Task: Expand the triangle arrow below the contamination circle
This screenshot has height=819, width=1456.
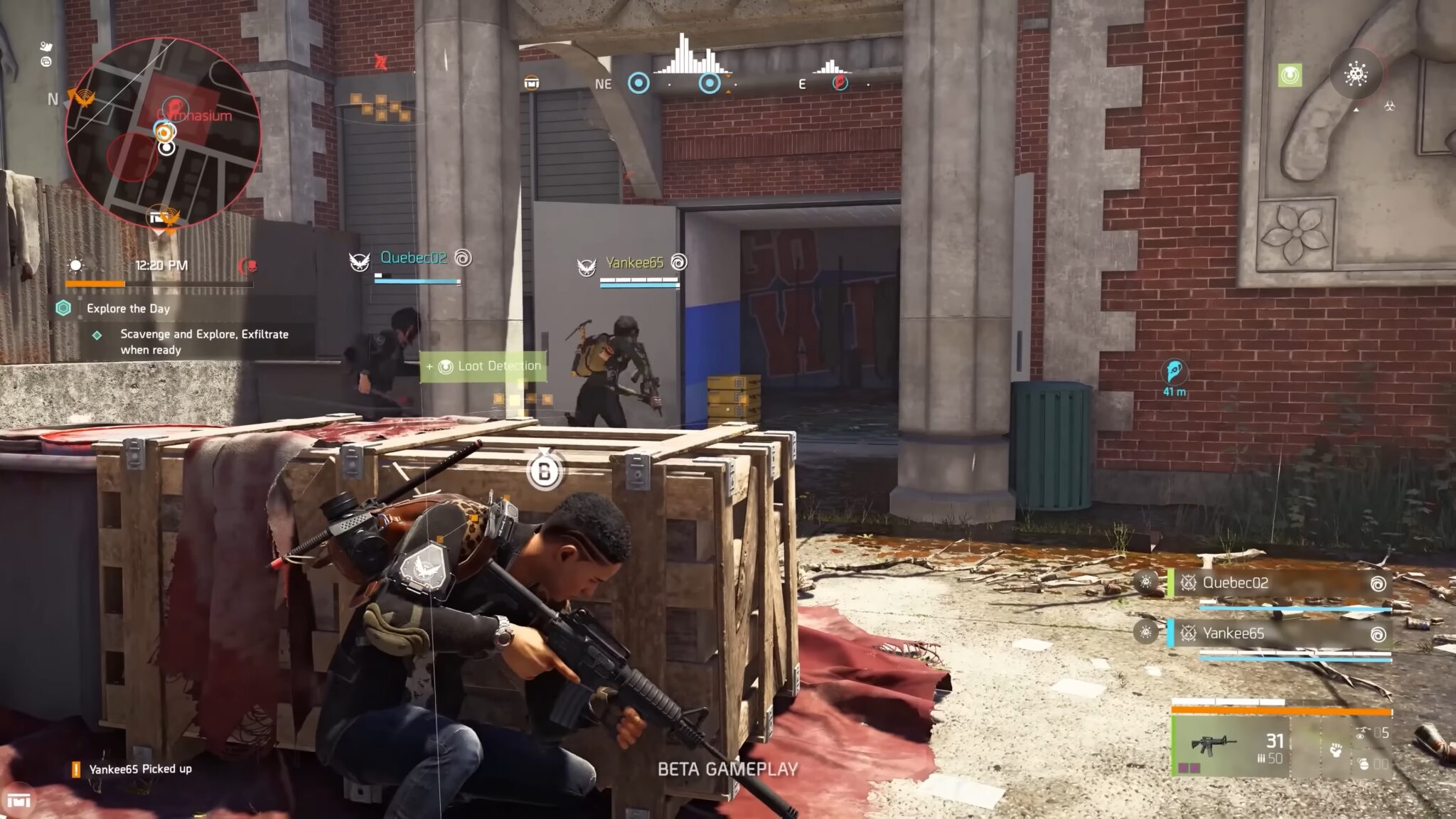Action: [1356, 110]
